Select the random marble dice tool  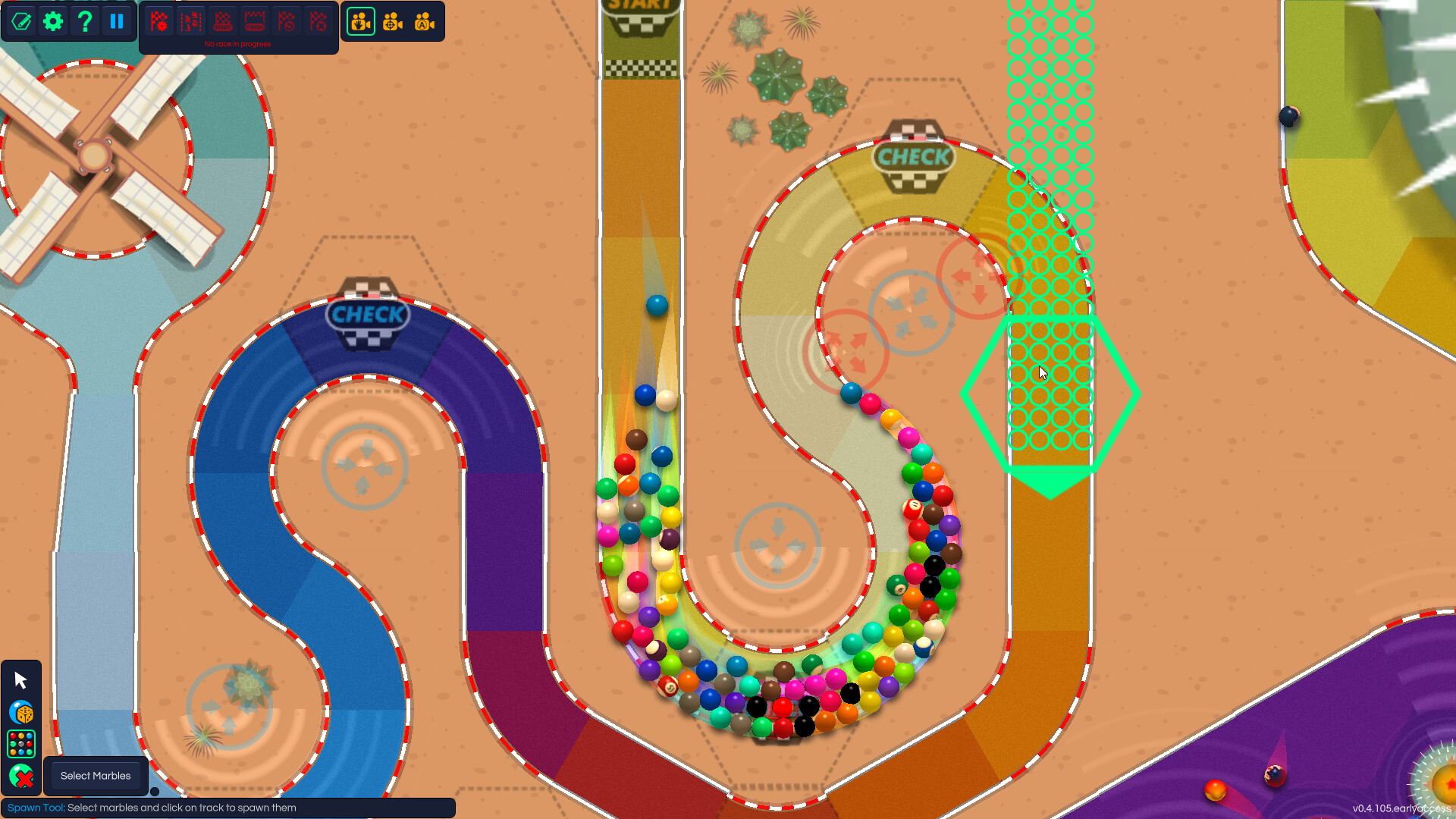[21, 713]
